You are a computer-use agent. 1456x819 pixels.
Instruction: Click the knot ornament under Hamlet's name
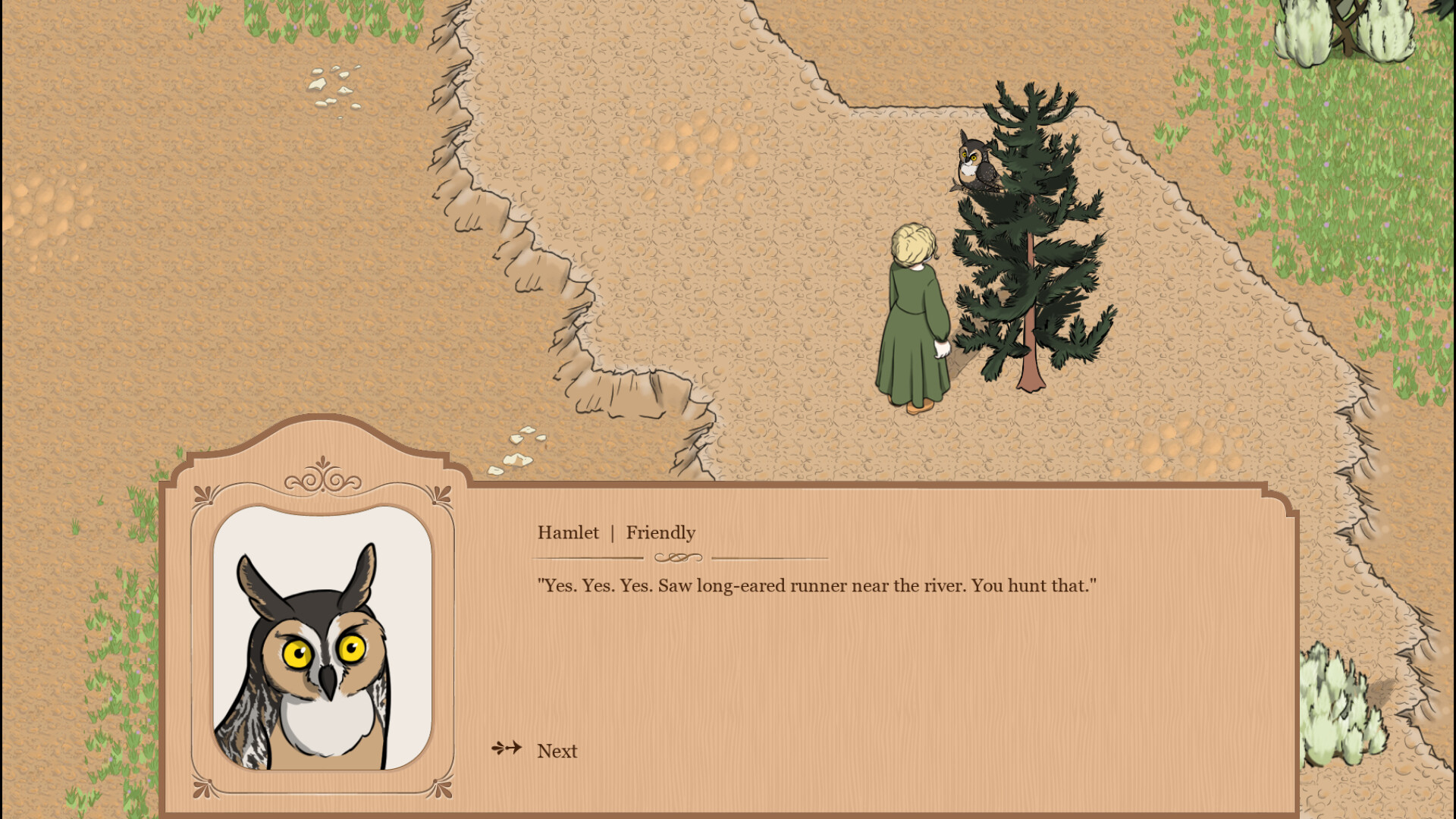(679, 557)
